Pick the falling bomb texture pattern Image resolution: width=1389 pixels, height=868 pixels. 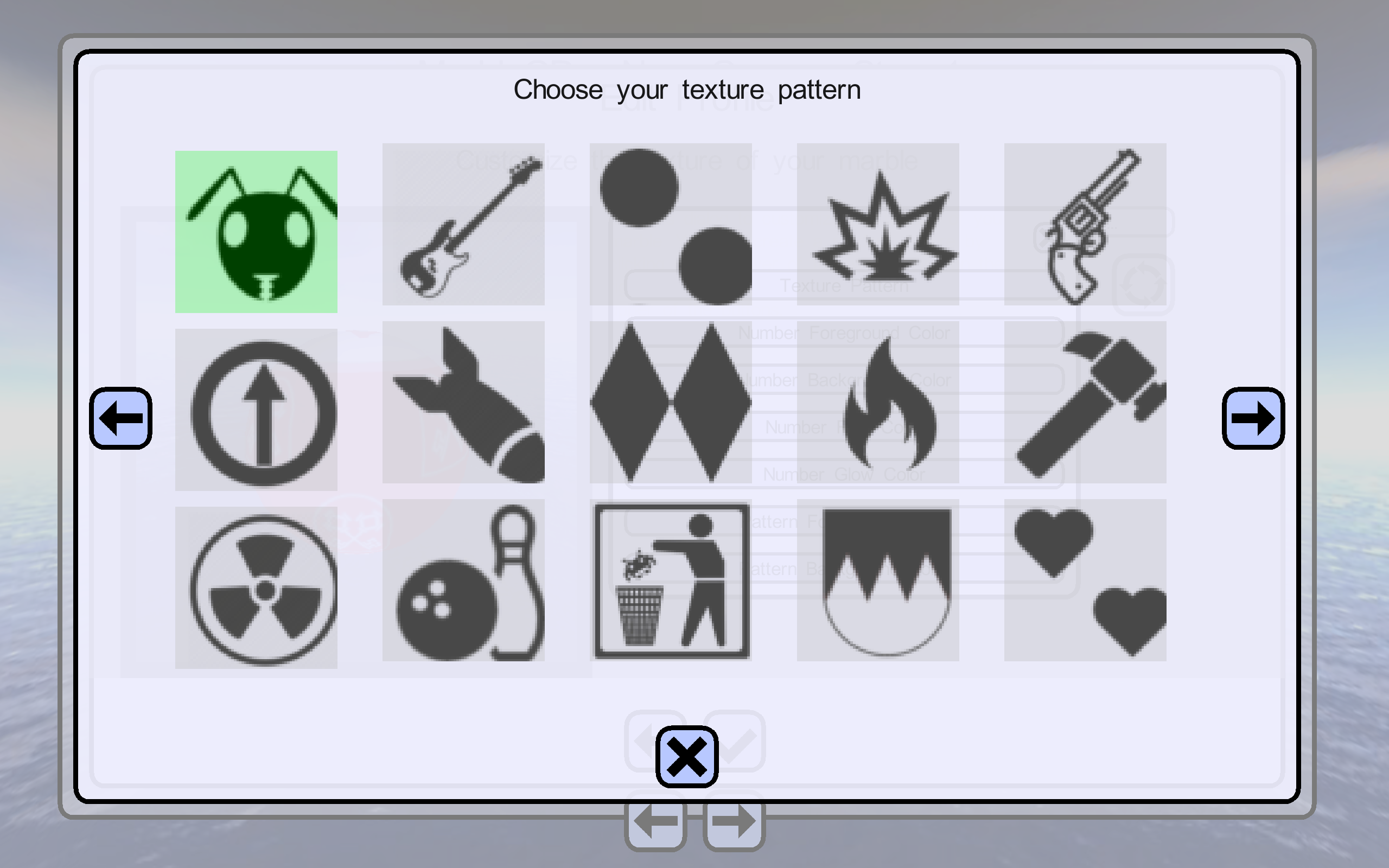[x=463, y=403]
